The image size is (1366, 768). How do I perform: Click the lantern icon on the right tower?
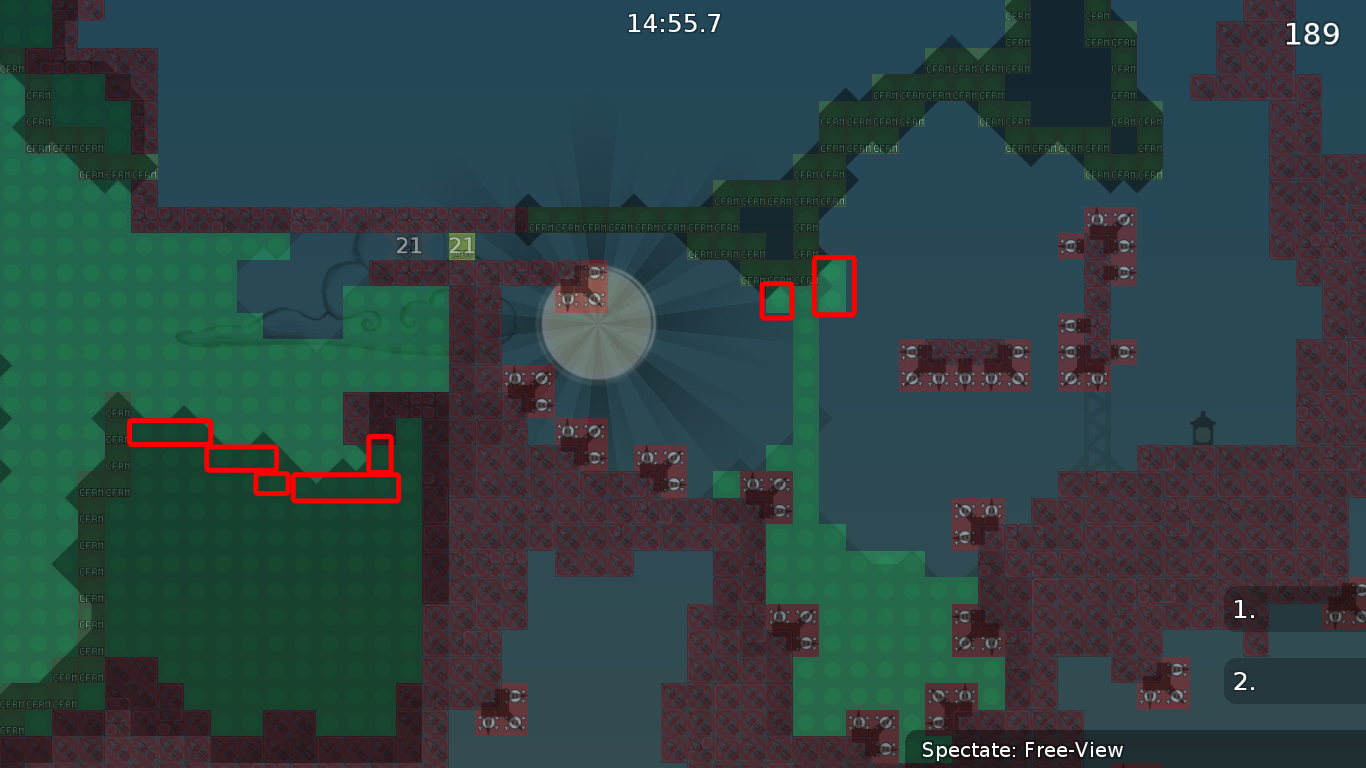point(1201,425)
